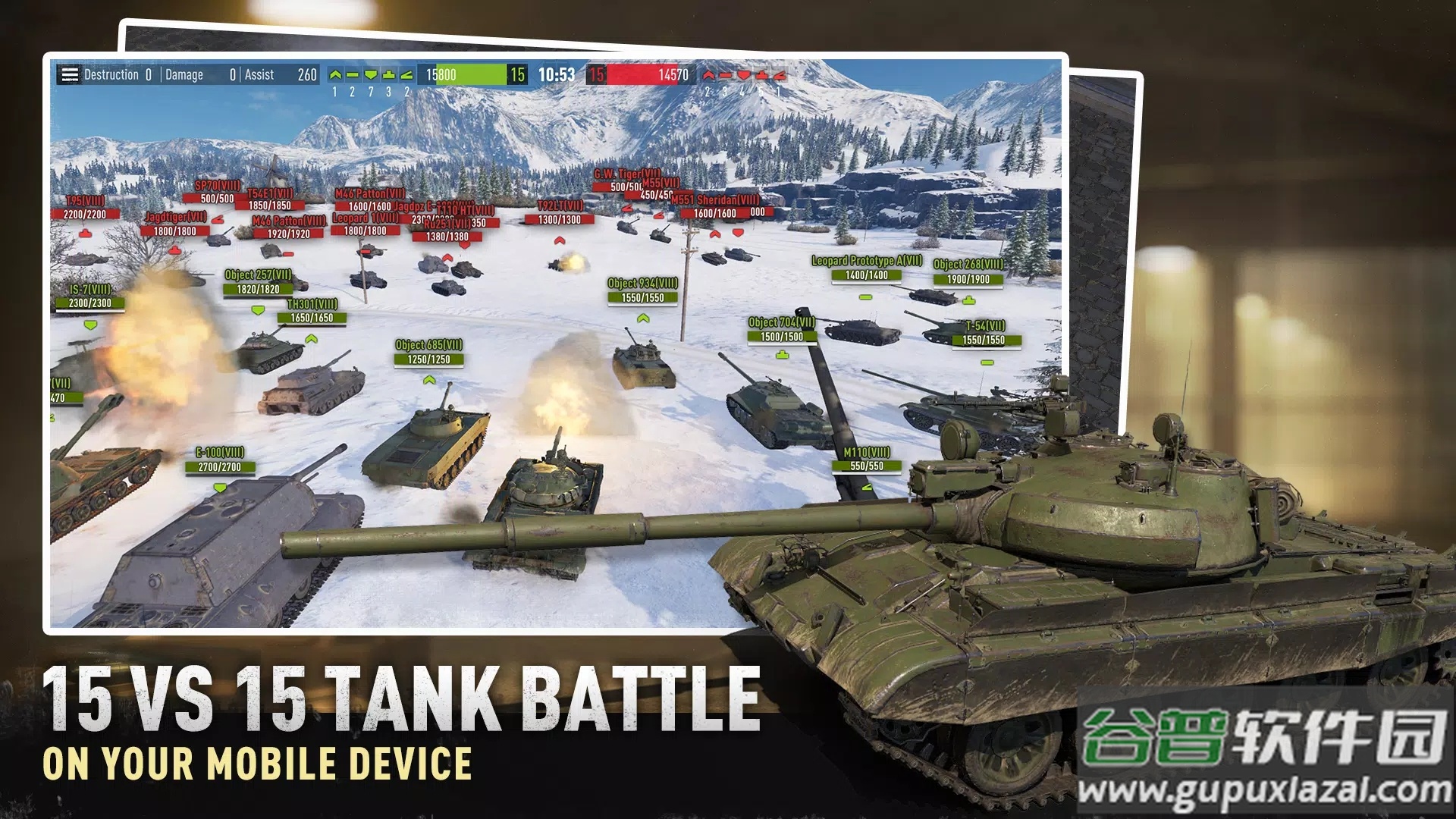The width and height of the screenshot is (1456, 819).
Task: Select the allied medium tank class icon
Action: pyautogui.click(x=351, y=76)
